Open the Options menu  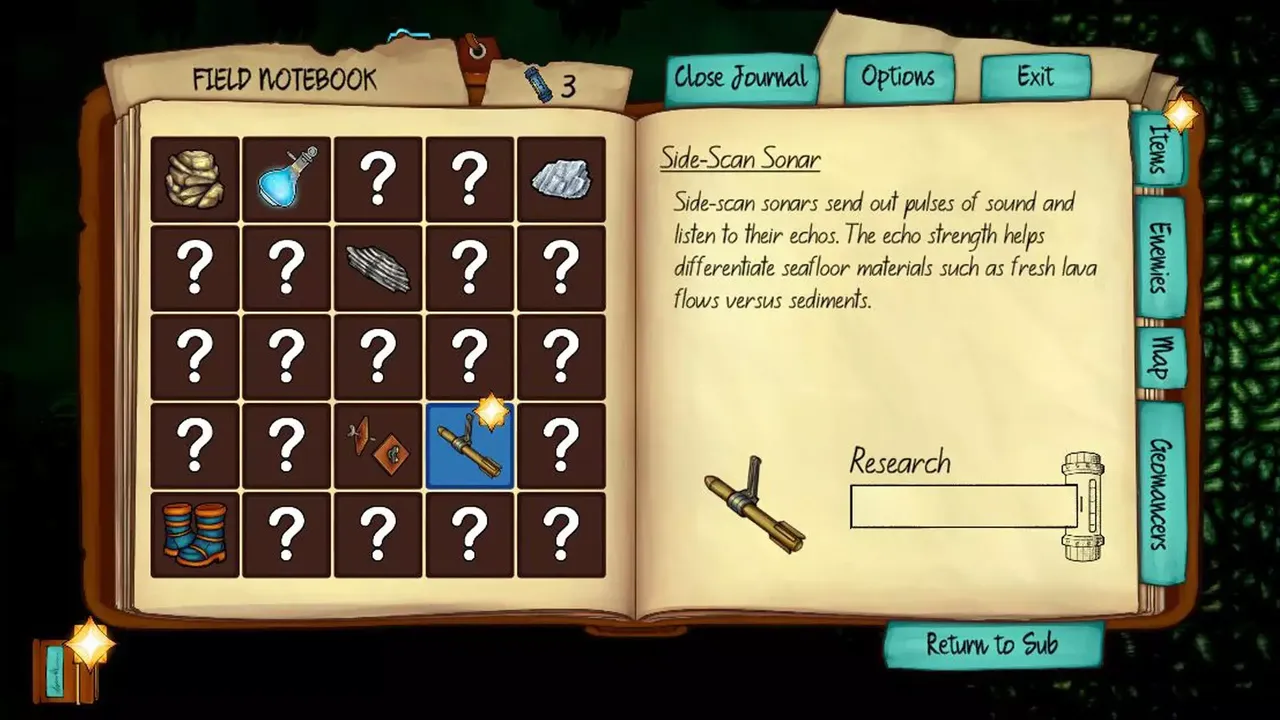pos(898,78)
